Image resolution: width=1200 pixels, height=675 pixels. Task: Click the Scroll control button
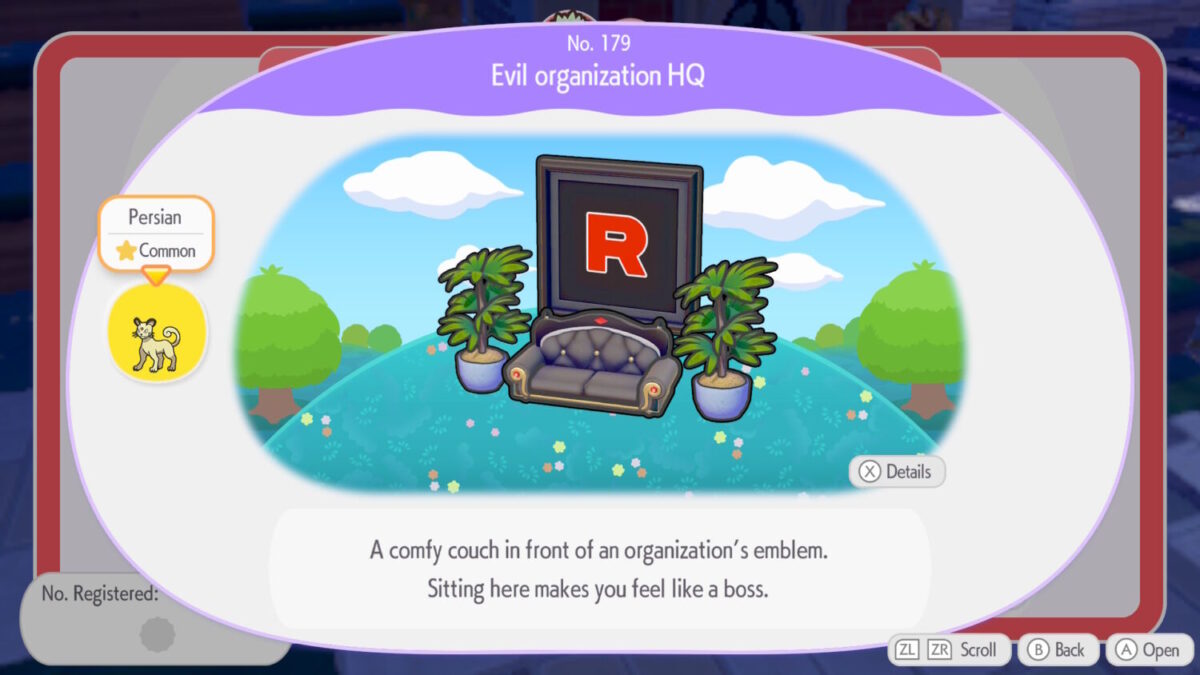[948, 650]
